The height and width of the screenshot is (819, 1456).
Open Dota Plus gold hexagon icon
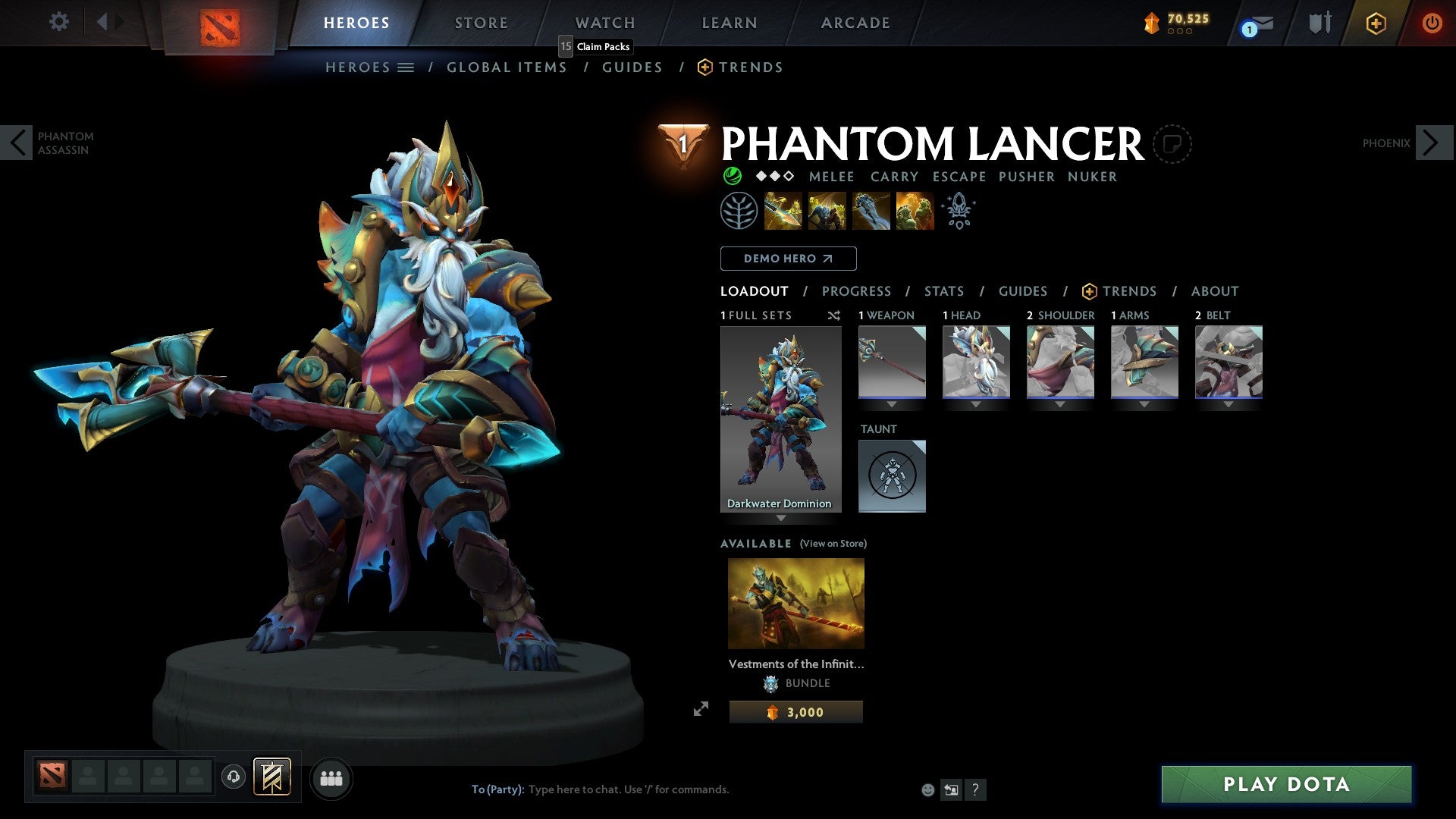point(1376,24)
